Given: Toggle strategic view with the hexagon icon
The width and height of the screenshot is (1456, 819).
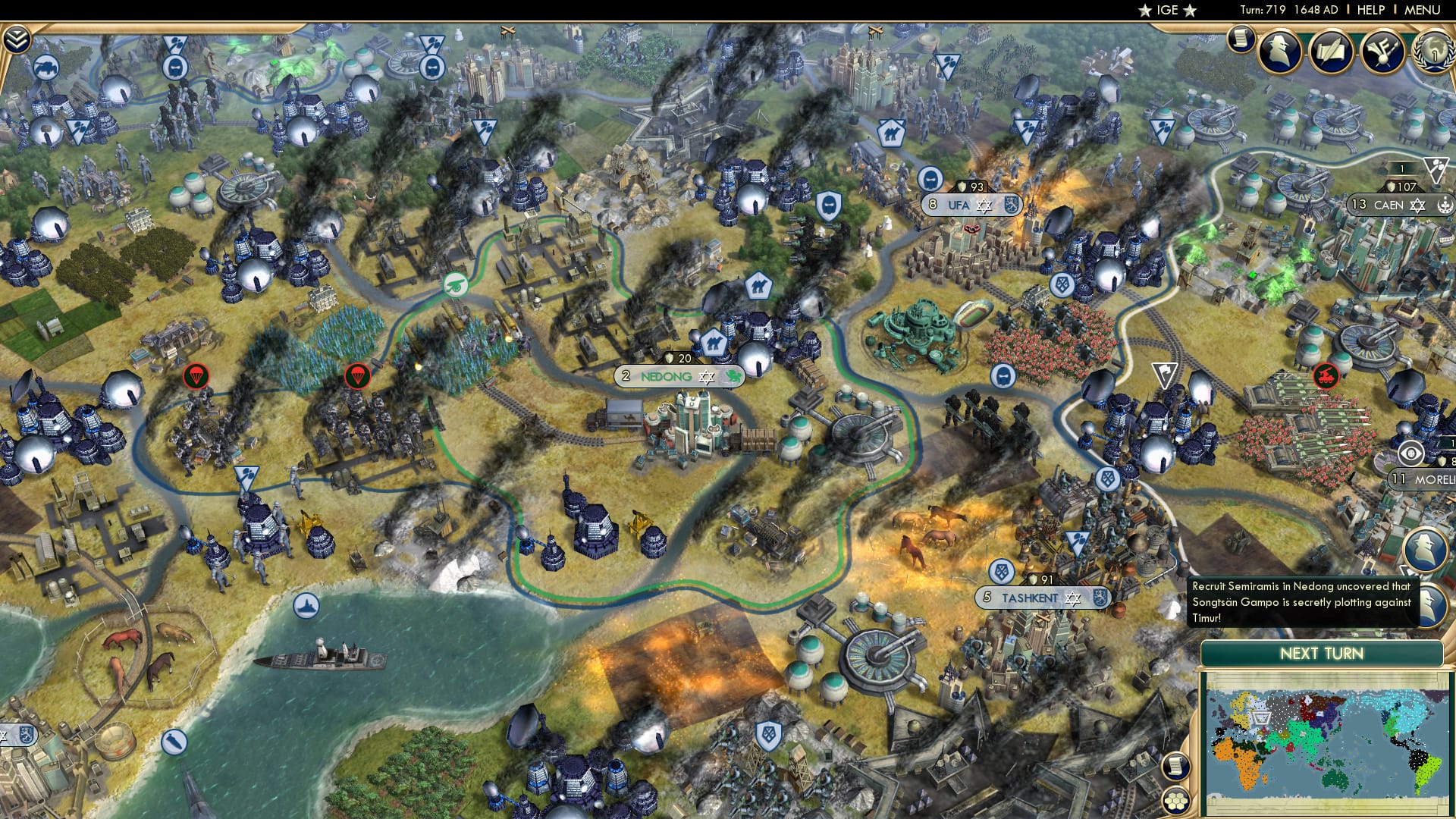Looking at the screenshot, I should 1175,801.
